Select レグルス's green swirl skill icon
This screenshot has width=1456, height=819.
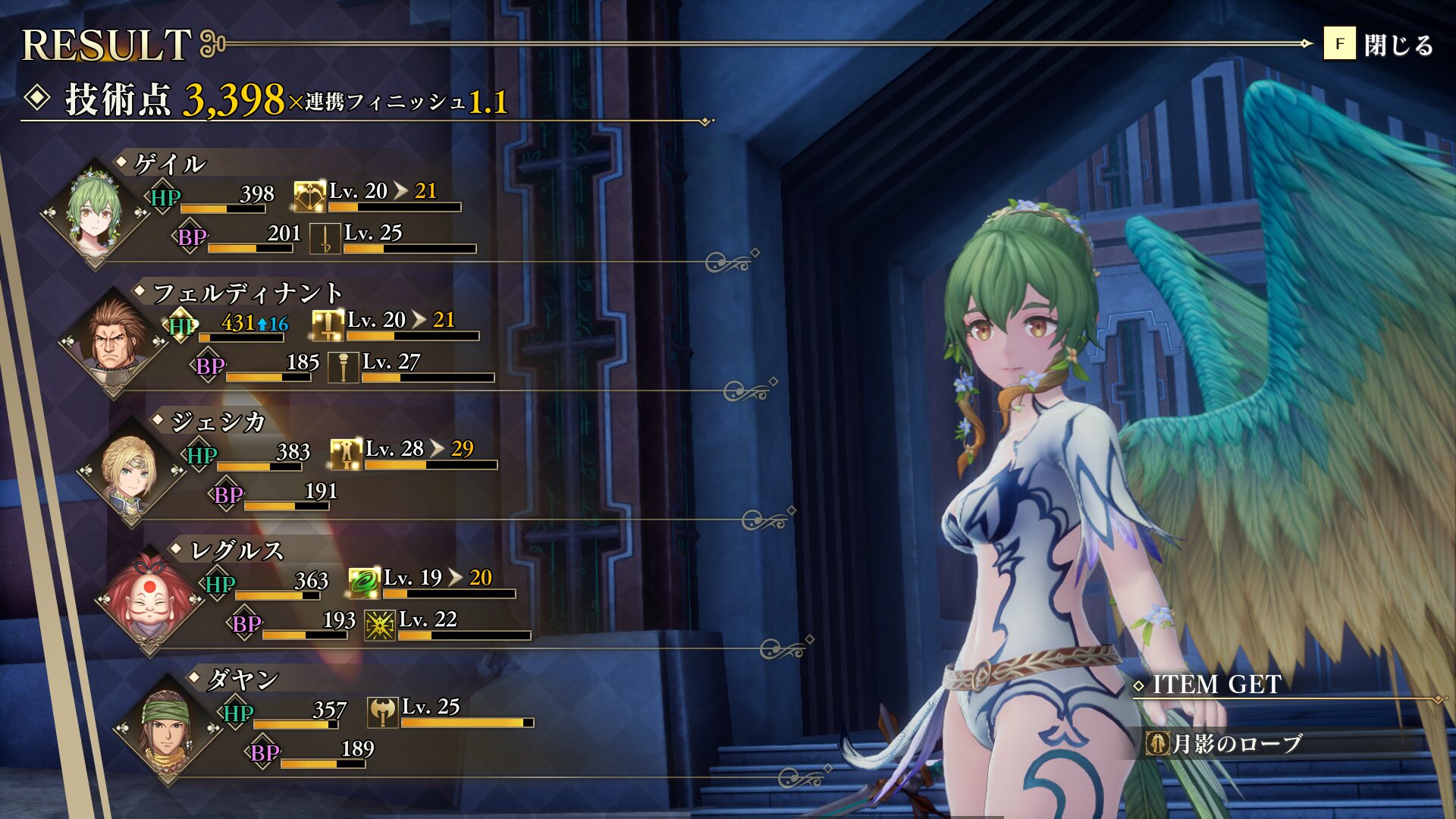pos(364,583)
